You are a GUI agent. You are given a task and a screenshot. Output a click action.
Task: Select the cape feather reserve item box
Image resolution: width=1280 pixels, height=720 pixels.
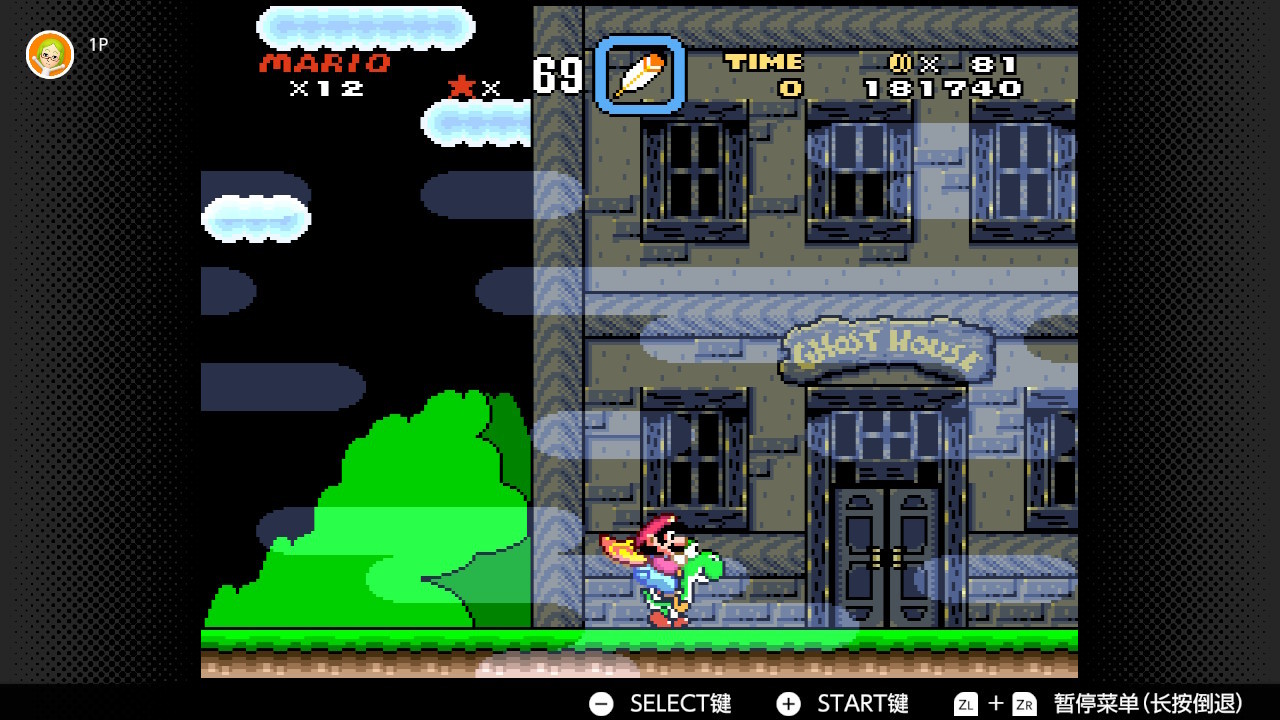coord(640,75)
